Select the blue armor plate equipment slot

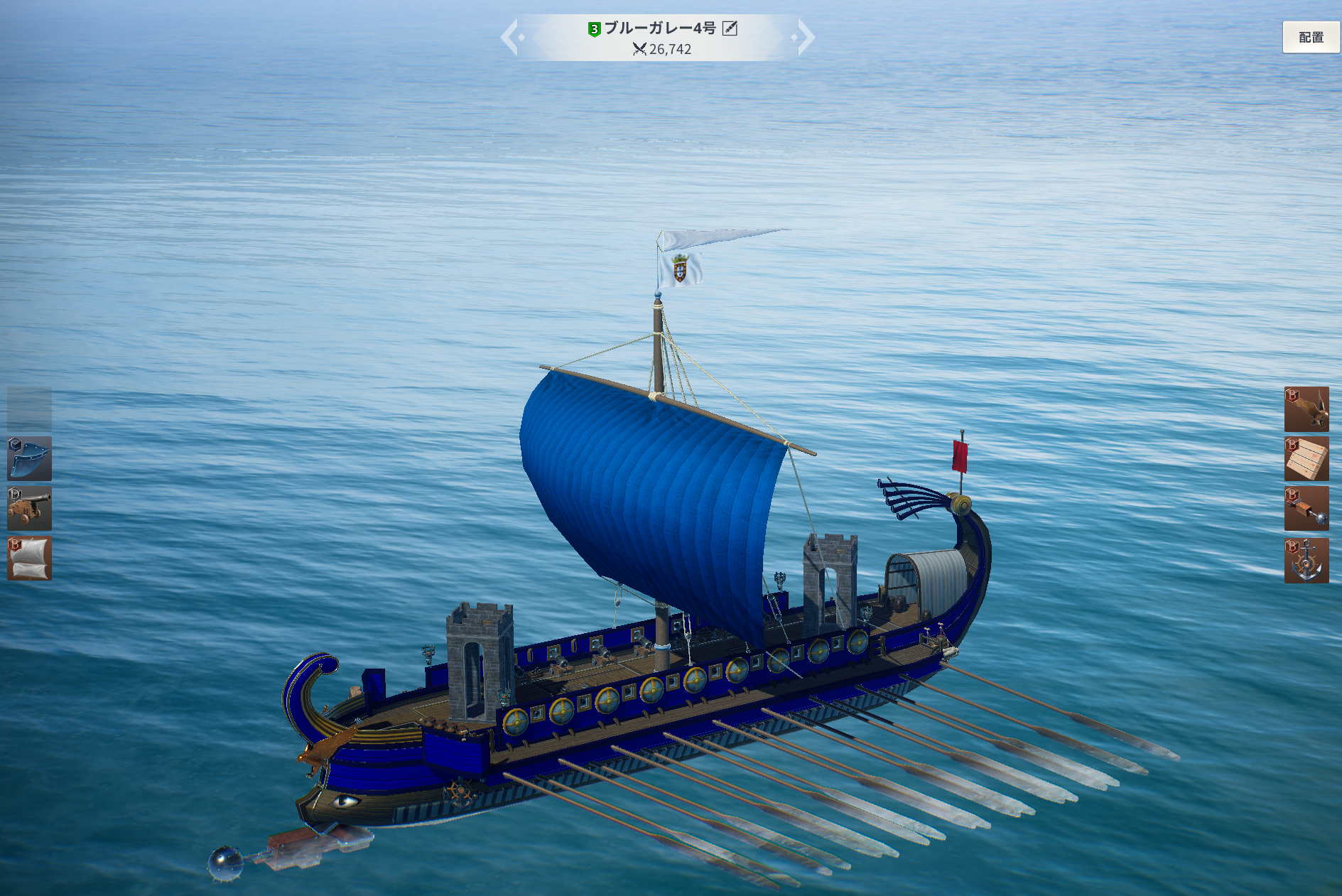tap(29, 459)
